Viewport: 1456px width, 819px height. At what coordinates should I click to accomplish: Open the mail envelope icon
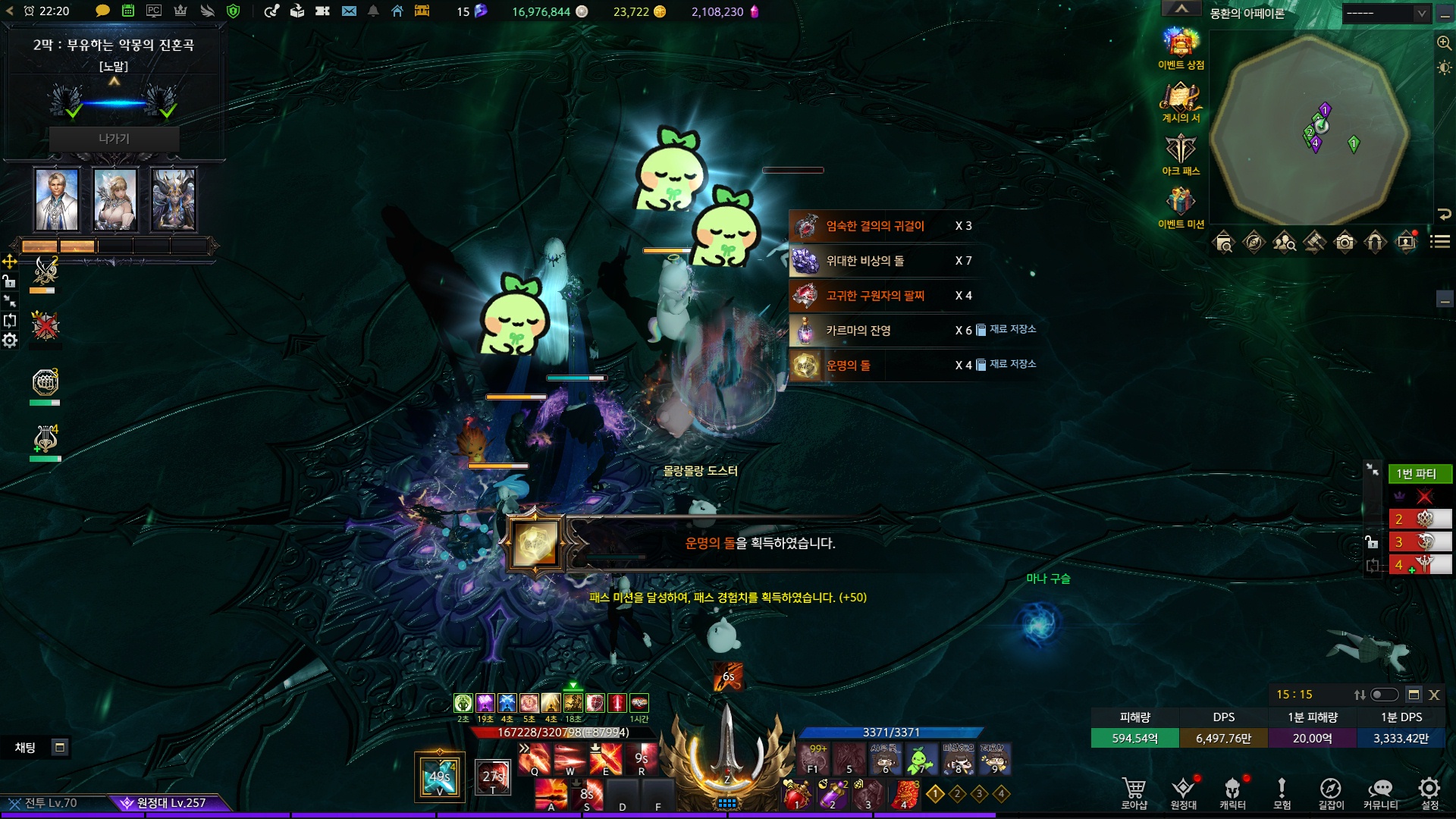pyautogui.click(x=349, y=11)
